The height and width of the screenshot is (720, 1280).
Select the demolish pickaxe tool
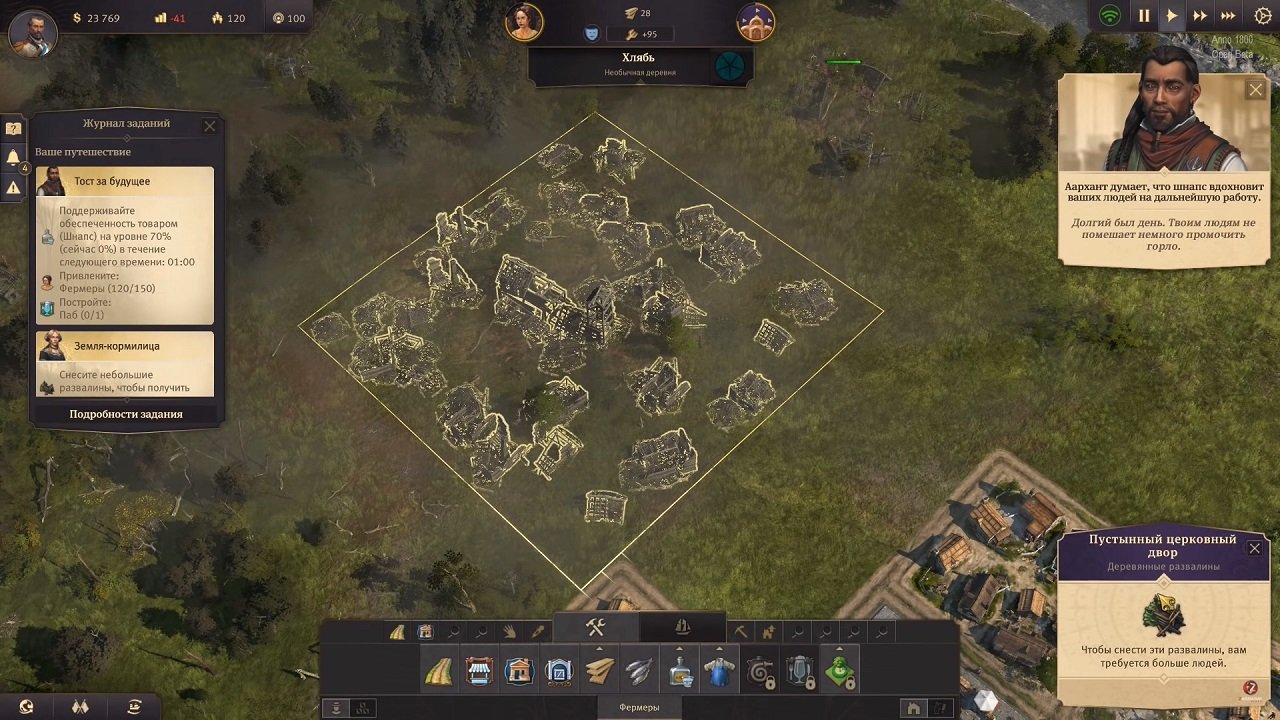click(739, 630)
